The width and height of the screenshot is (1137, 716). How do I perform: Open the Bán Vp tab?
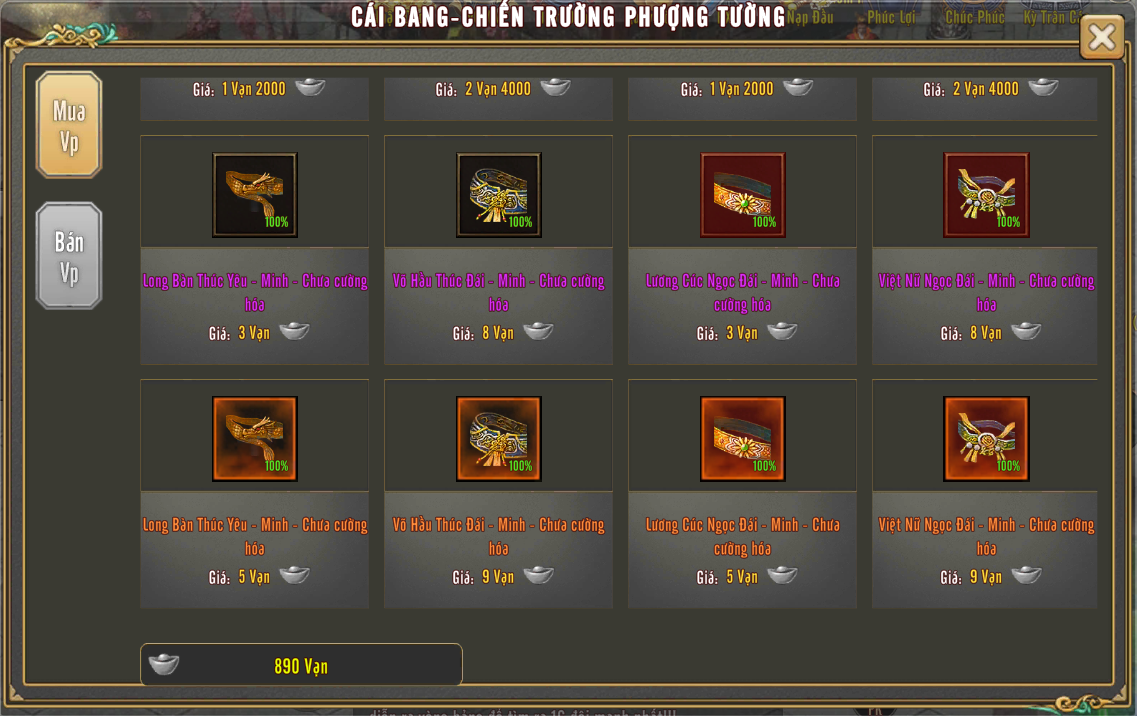coord(69,256)
